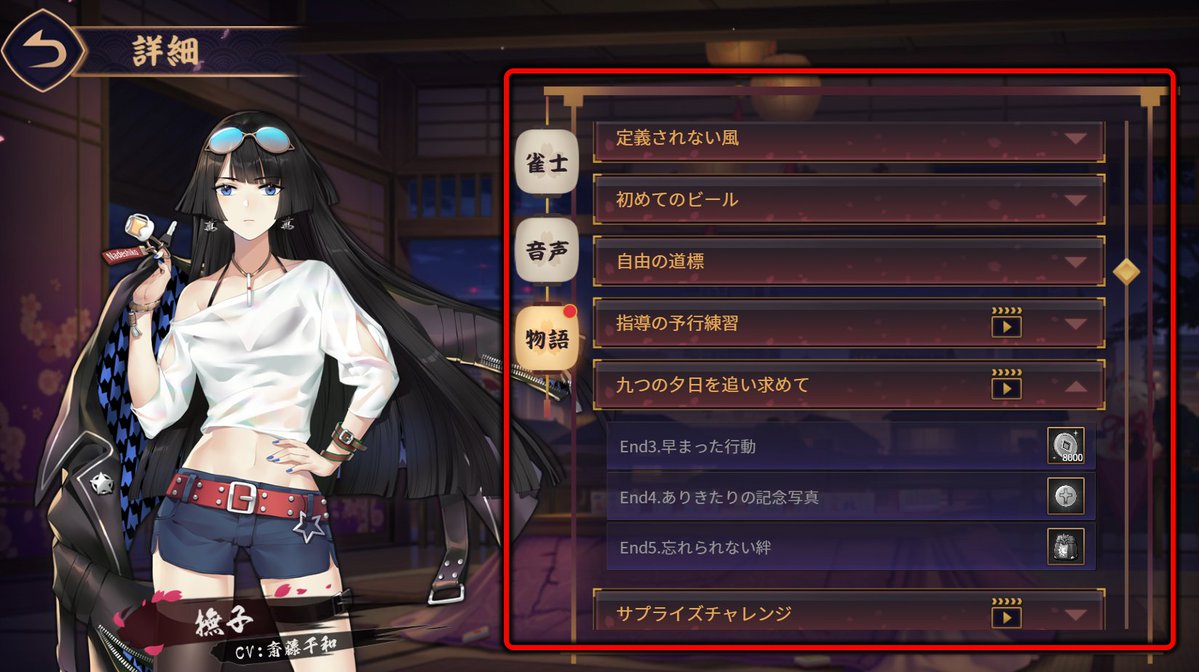This screenshot has width=1199, height=672.
Task: Select ending End4.ありきたりの記念写真
Action: 822,496
